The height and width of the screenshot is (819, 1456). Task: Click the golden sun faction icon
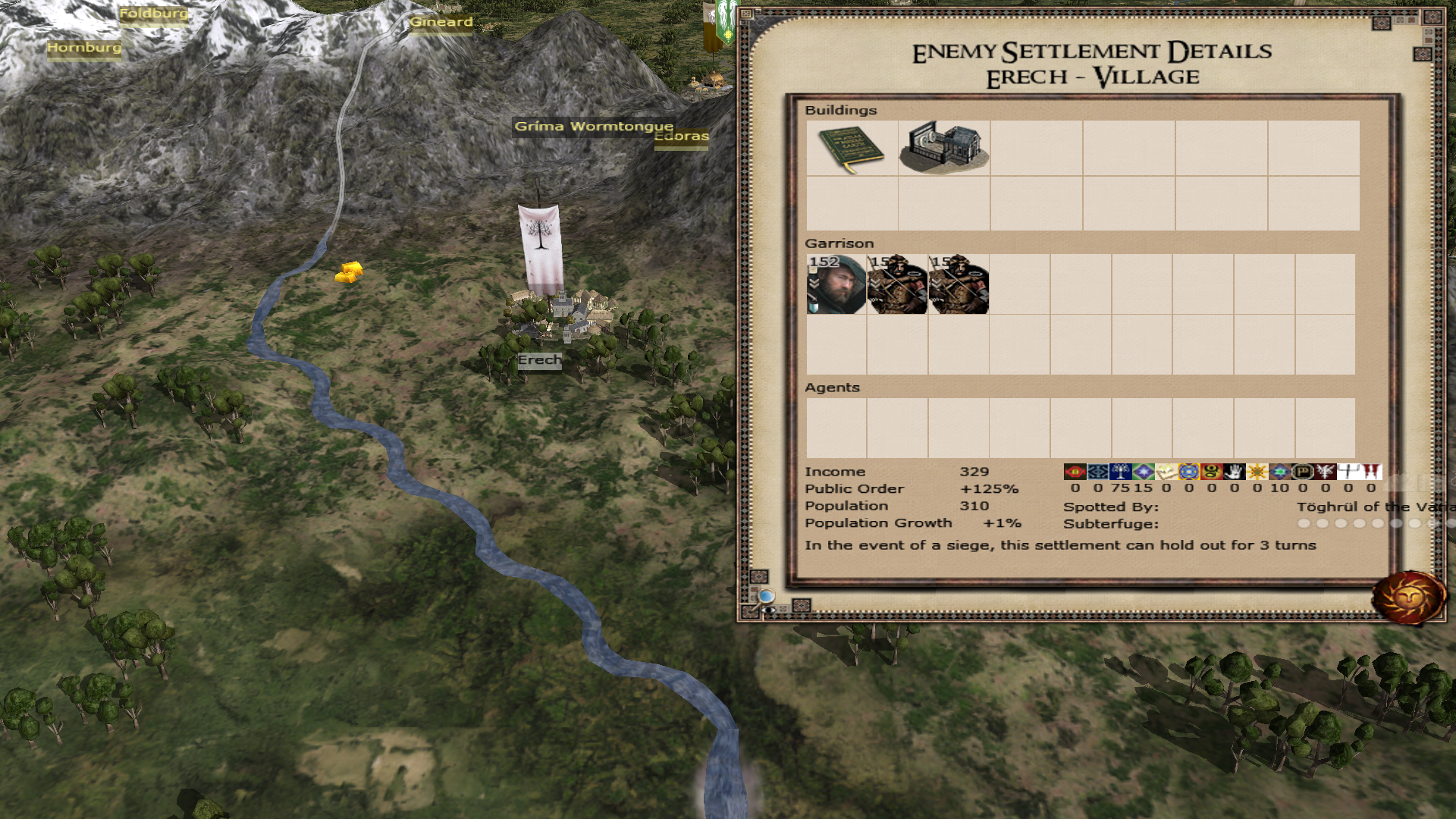click(1257, 472)
